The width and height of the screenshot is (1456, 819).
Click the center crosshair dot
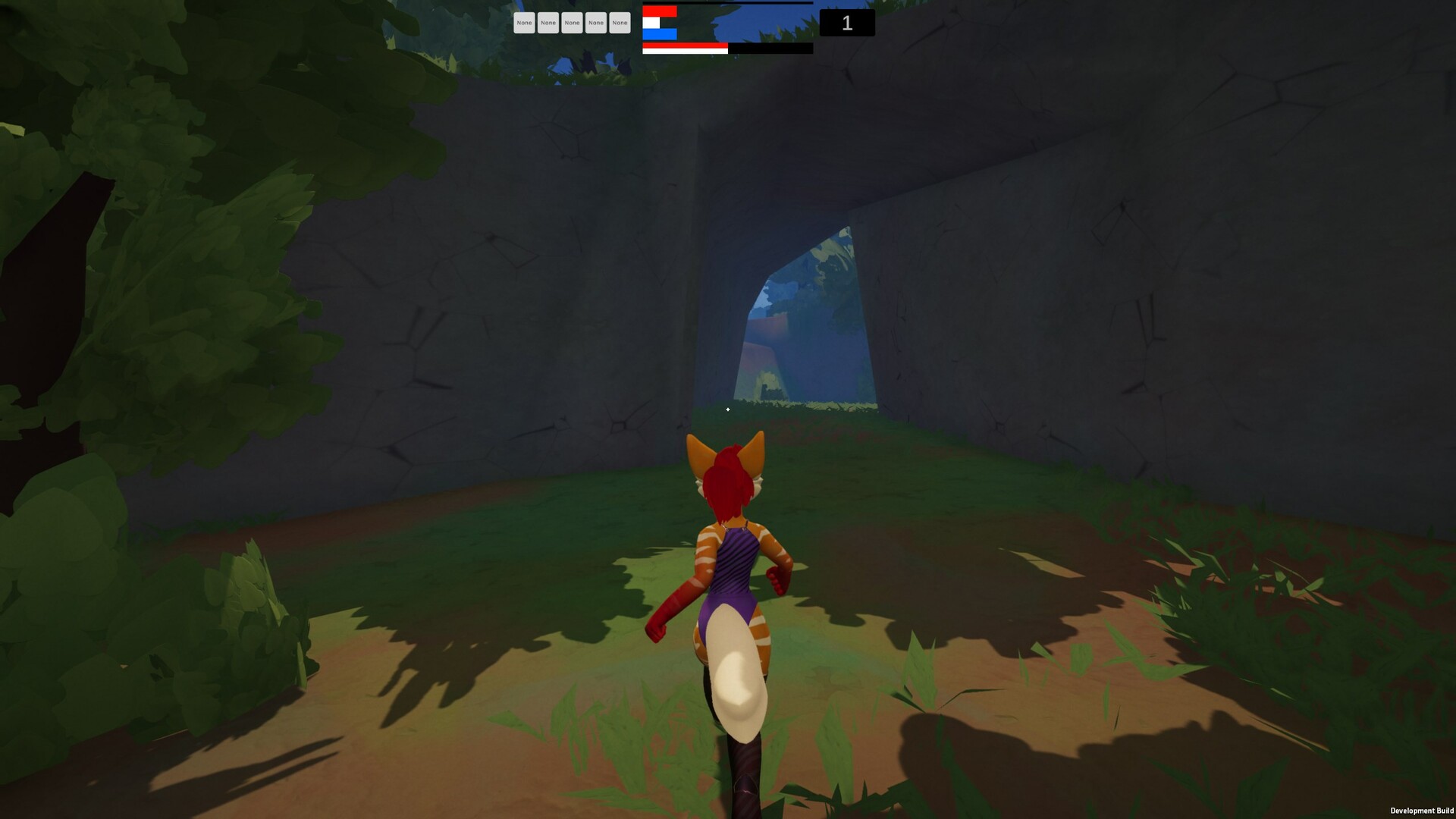[727, 409]
